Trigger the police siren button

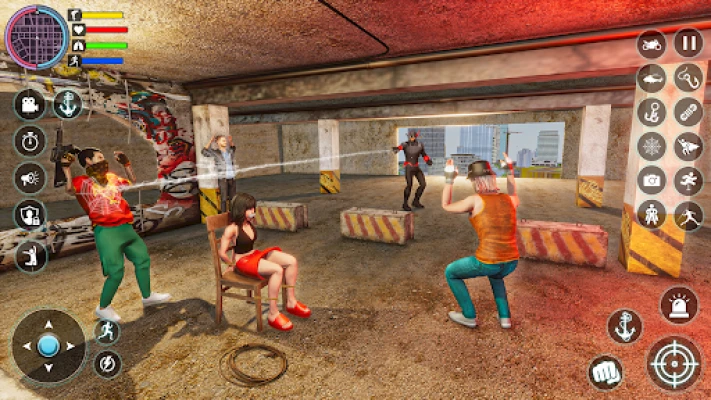coord(679,305)
